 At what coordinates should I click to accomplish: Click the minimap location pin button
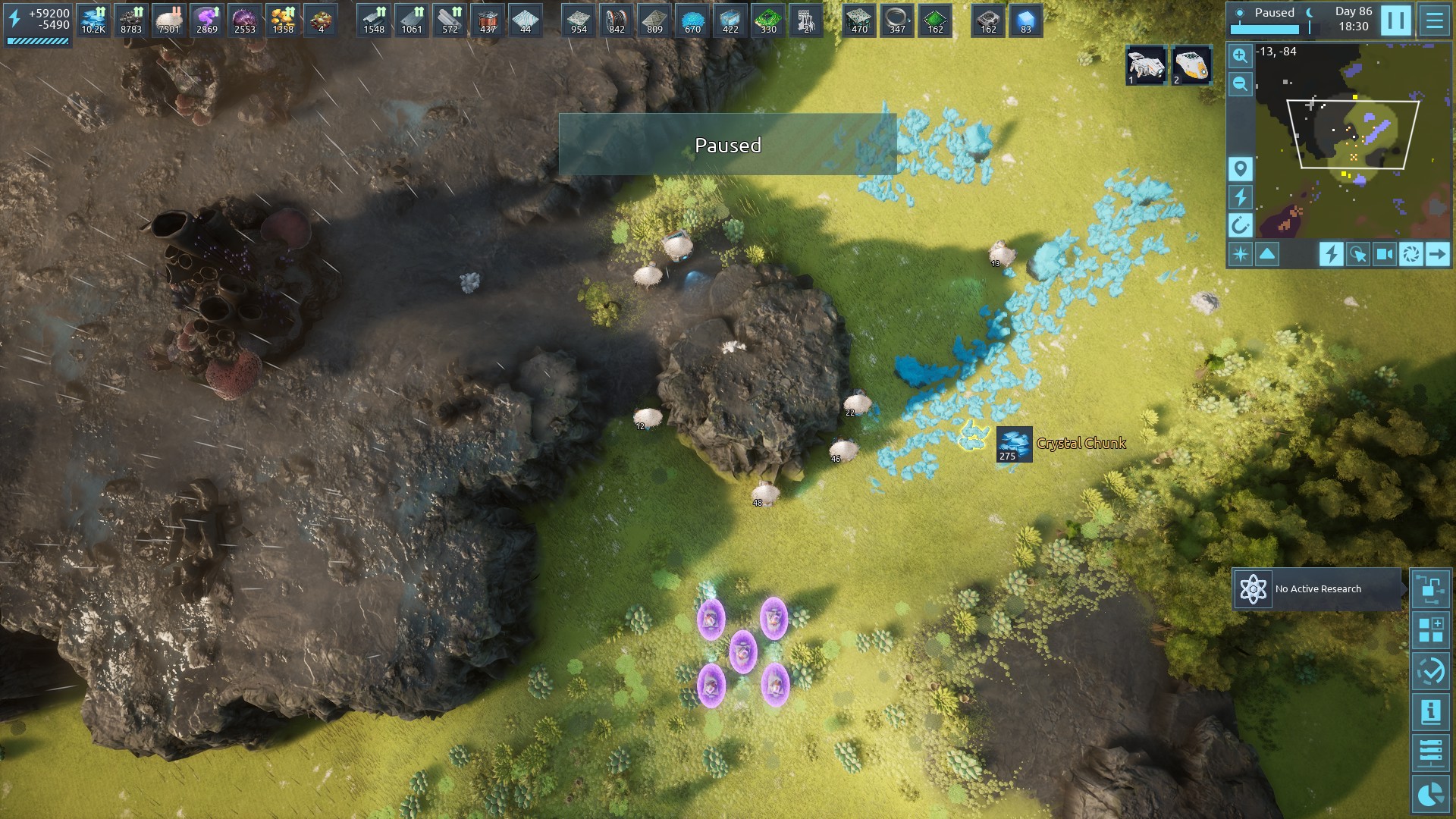(1240, 168)
